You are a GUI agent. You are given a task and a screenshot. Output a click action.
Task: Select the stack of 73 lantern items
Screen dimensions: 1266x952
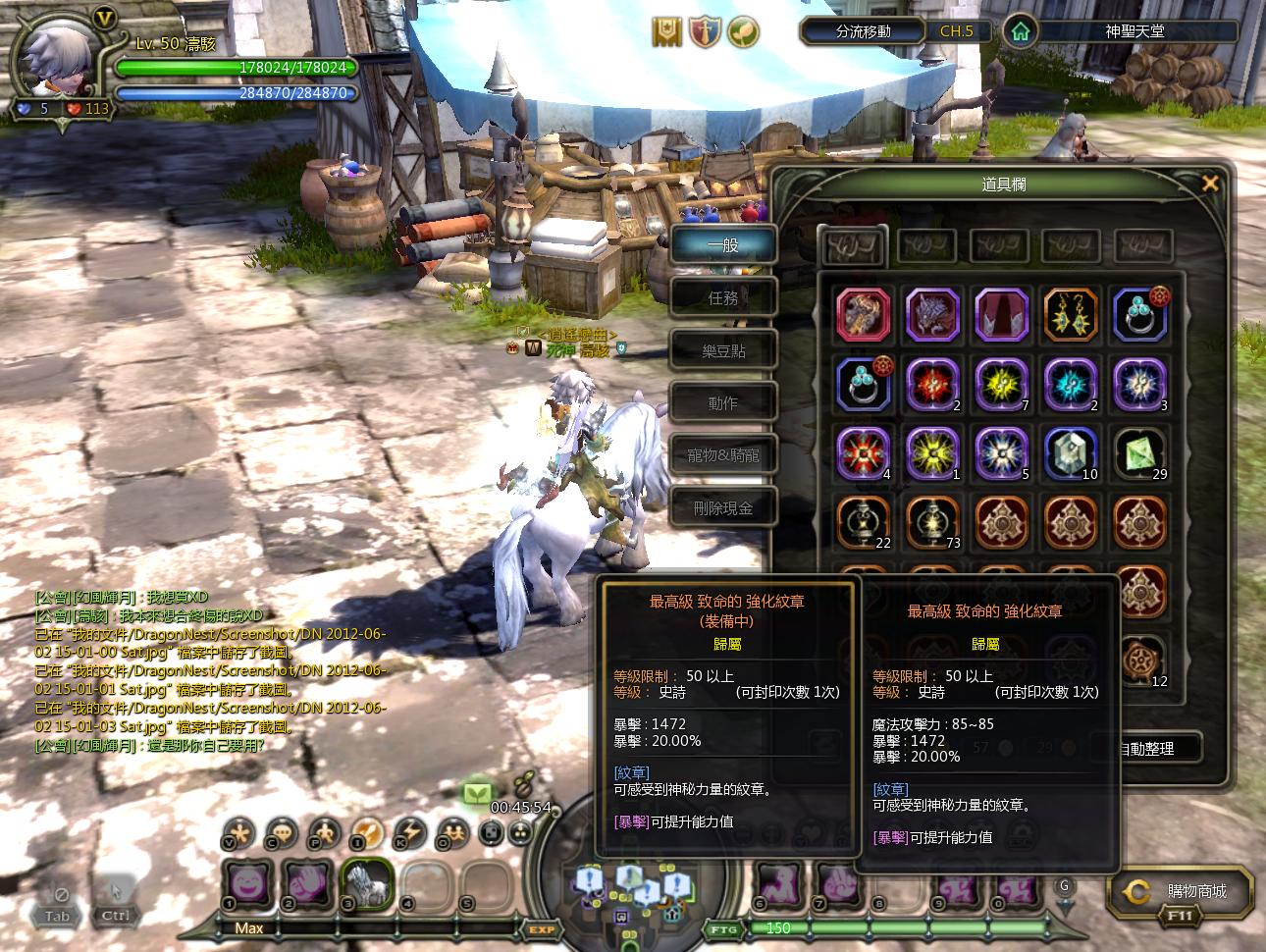tap(932, 521)
